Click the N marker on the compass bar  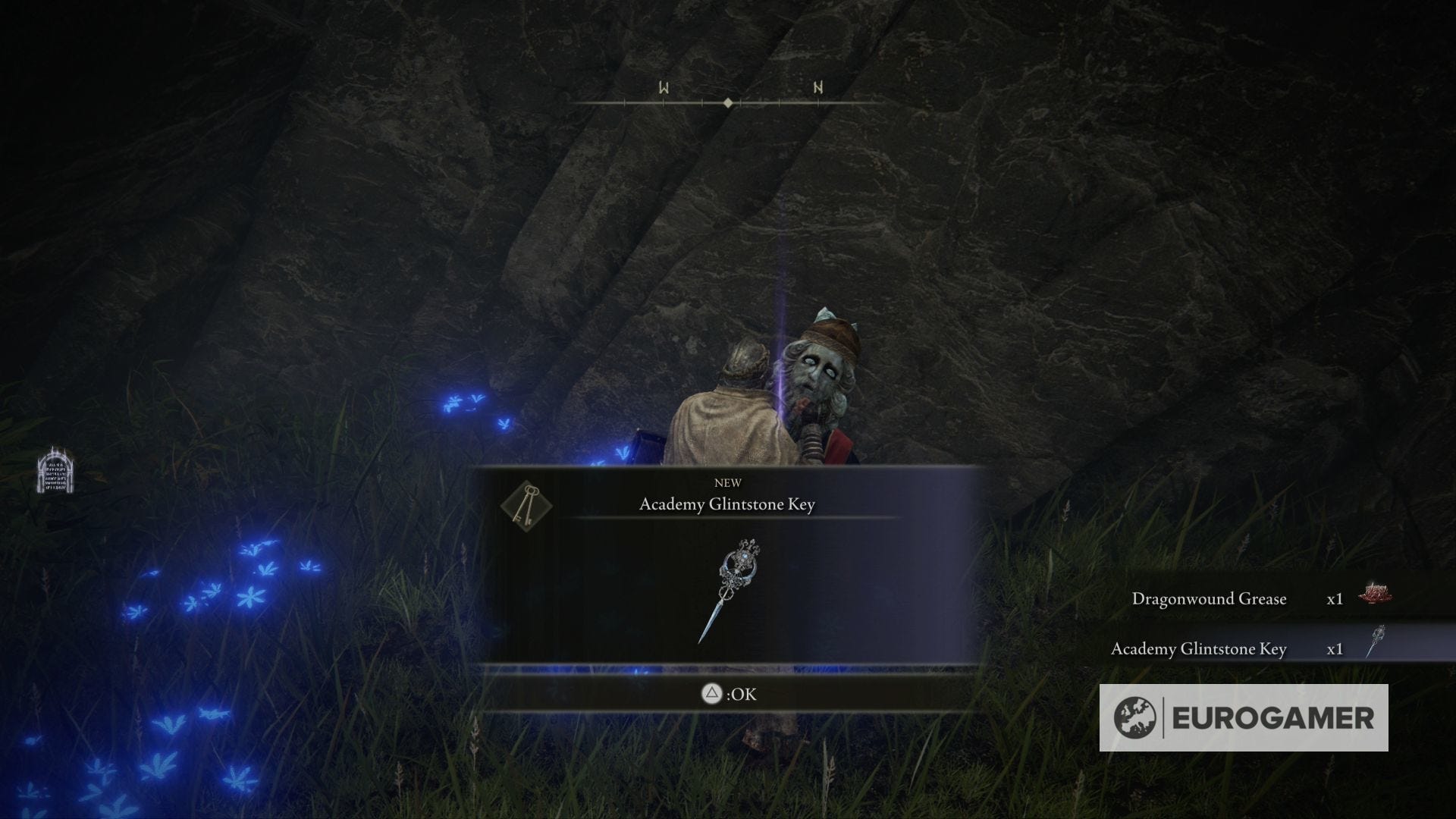(817, 88)
